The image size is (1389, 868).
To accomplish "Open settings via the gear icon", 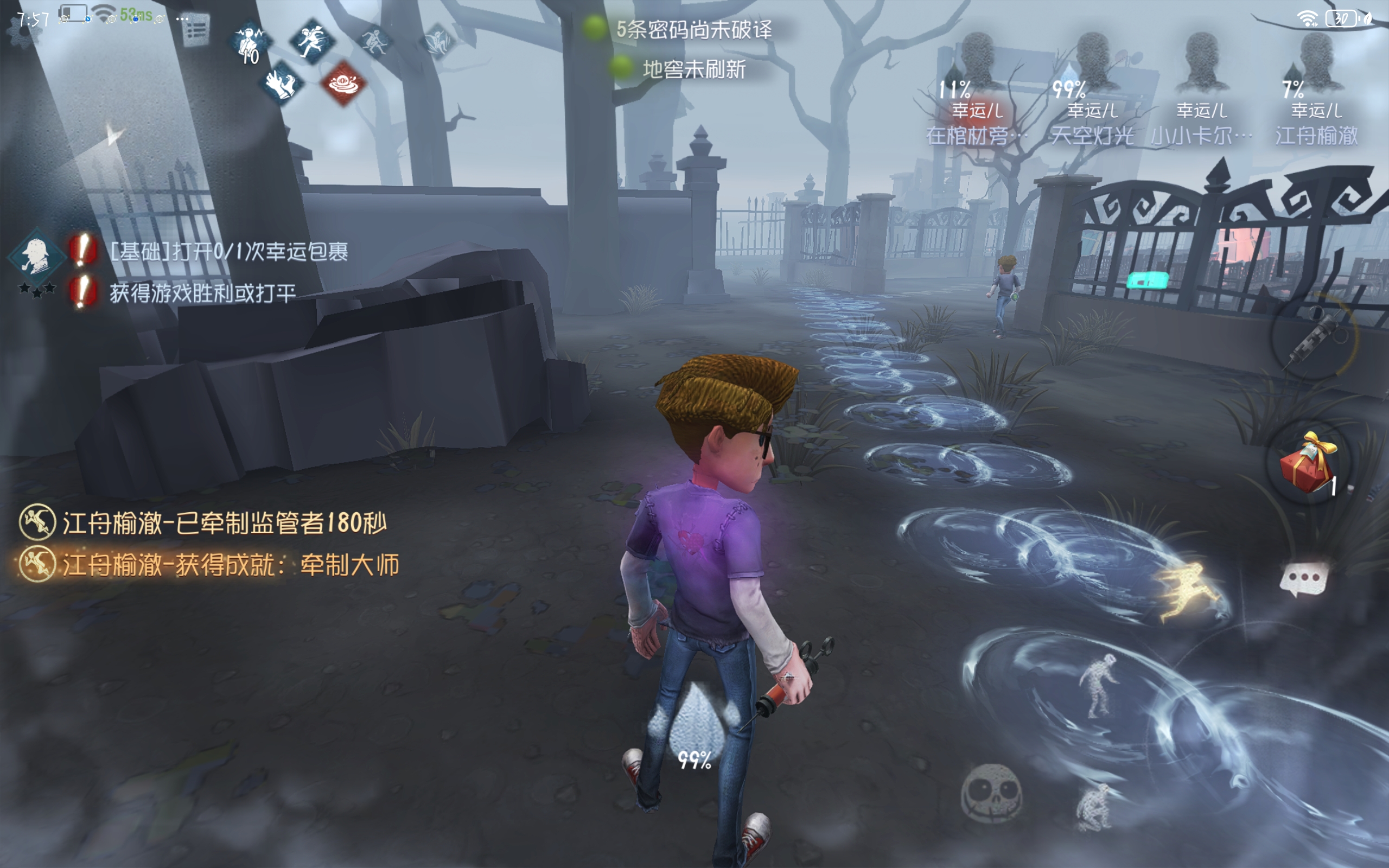I will point(24,31).
